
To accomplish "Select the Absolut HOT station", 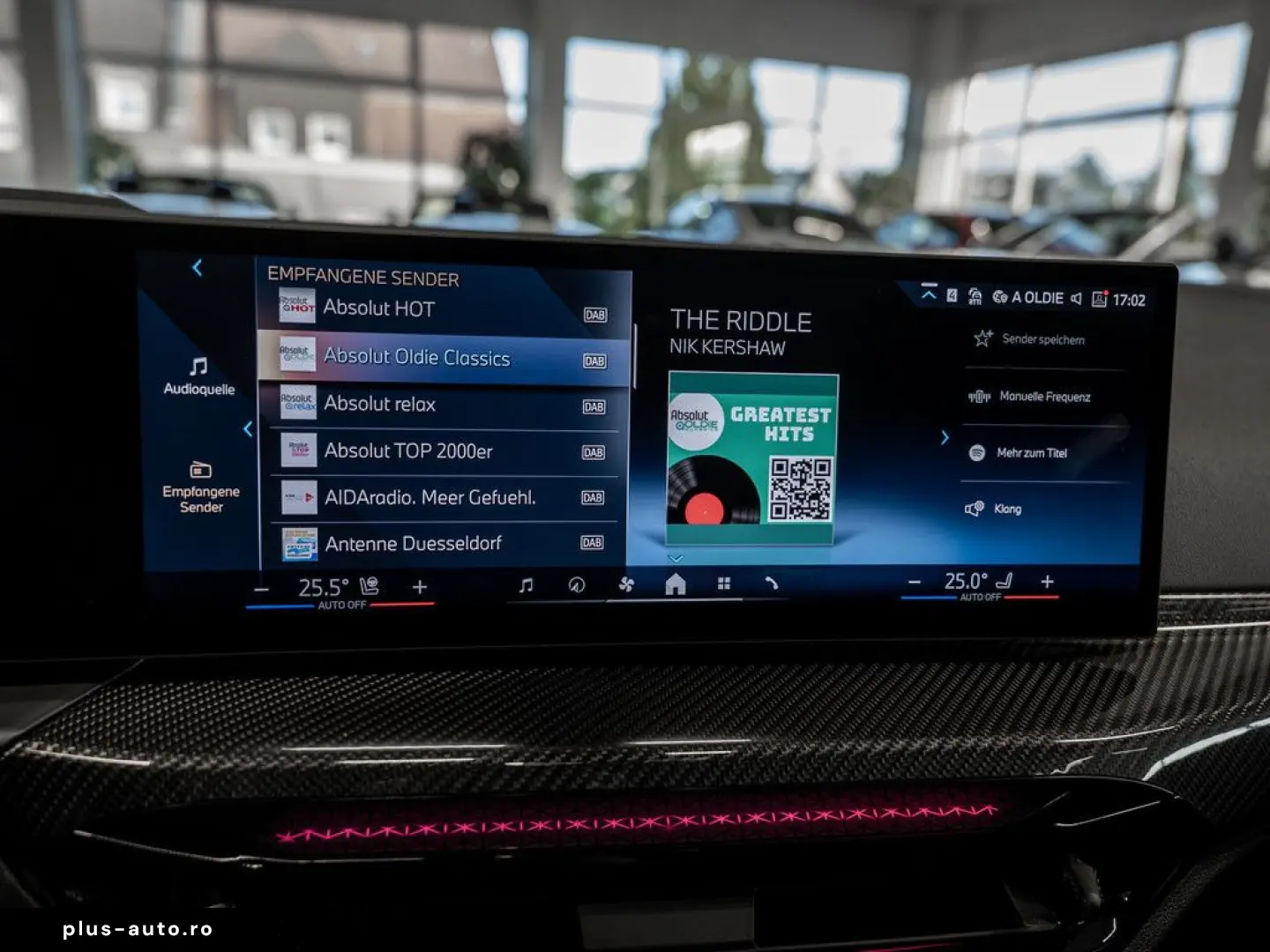I will 441,309.
